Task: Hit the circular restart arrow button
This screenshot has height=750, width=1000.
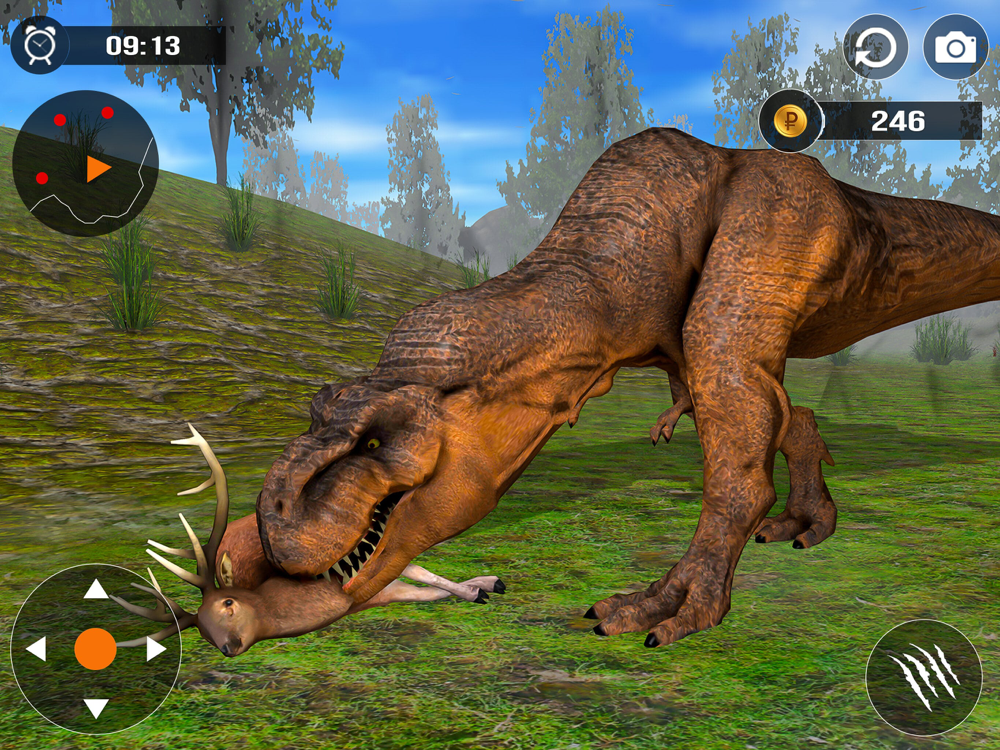Action: [876, 47]
